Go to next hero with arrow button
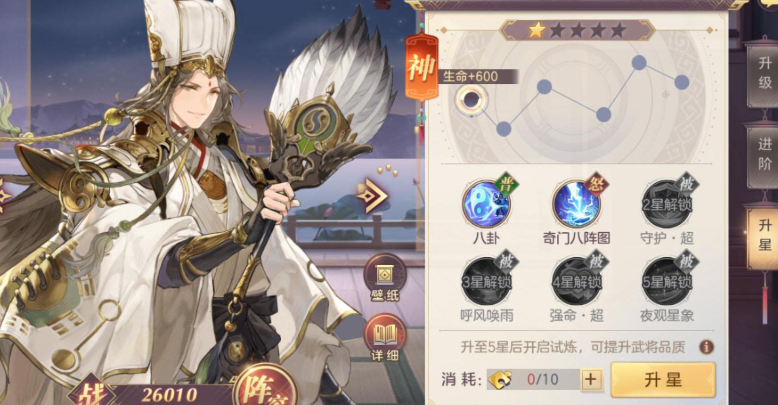Viewport: 778px width, 405px height. 373,197
